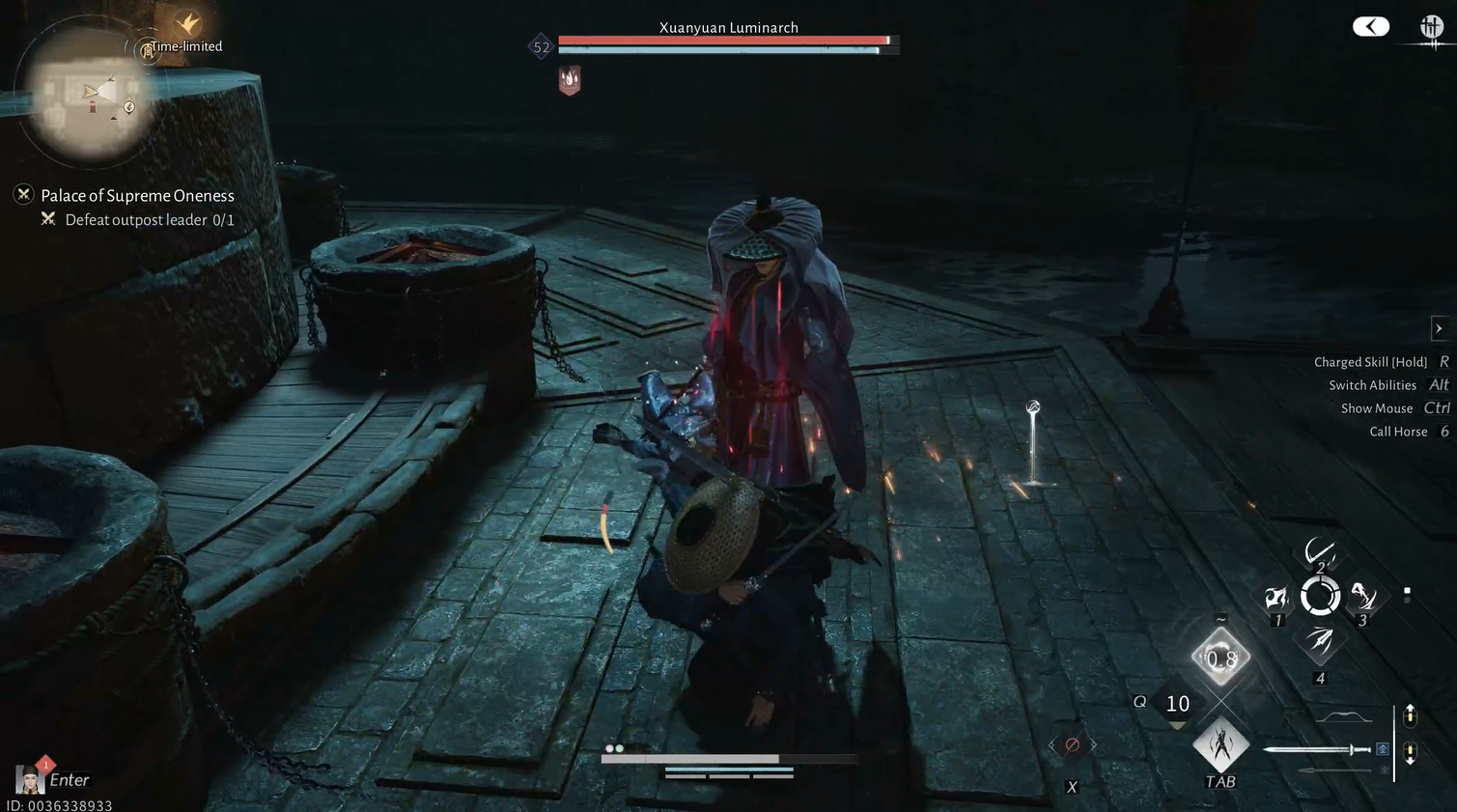This screenshot has height=812, width=1457.
Task: Open the Time-limited event bird icon
Action: 187,23
